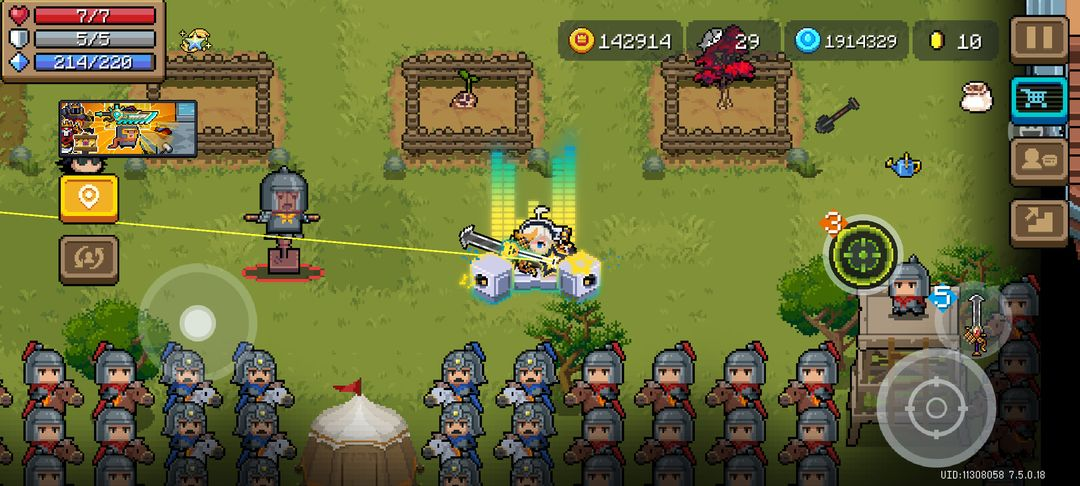Tap the exit arrow button
Image resolution: width=1080 pixels, height=486 pixels.
coord(1039,222)
